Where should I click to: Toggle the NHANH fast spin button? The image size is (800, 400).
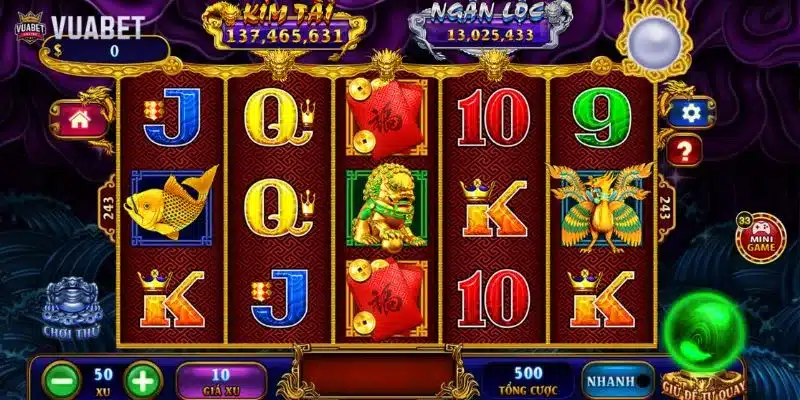pyautogui.click(x=612, y=380)
